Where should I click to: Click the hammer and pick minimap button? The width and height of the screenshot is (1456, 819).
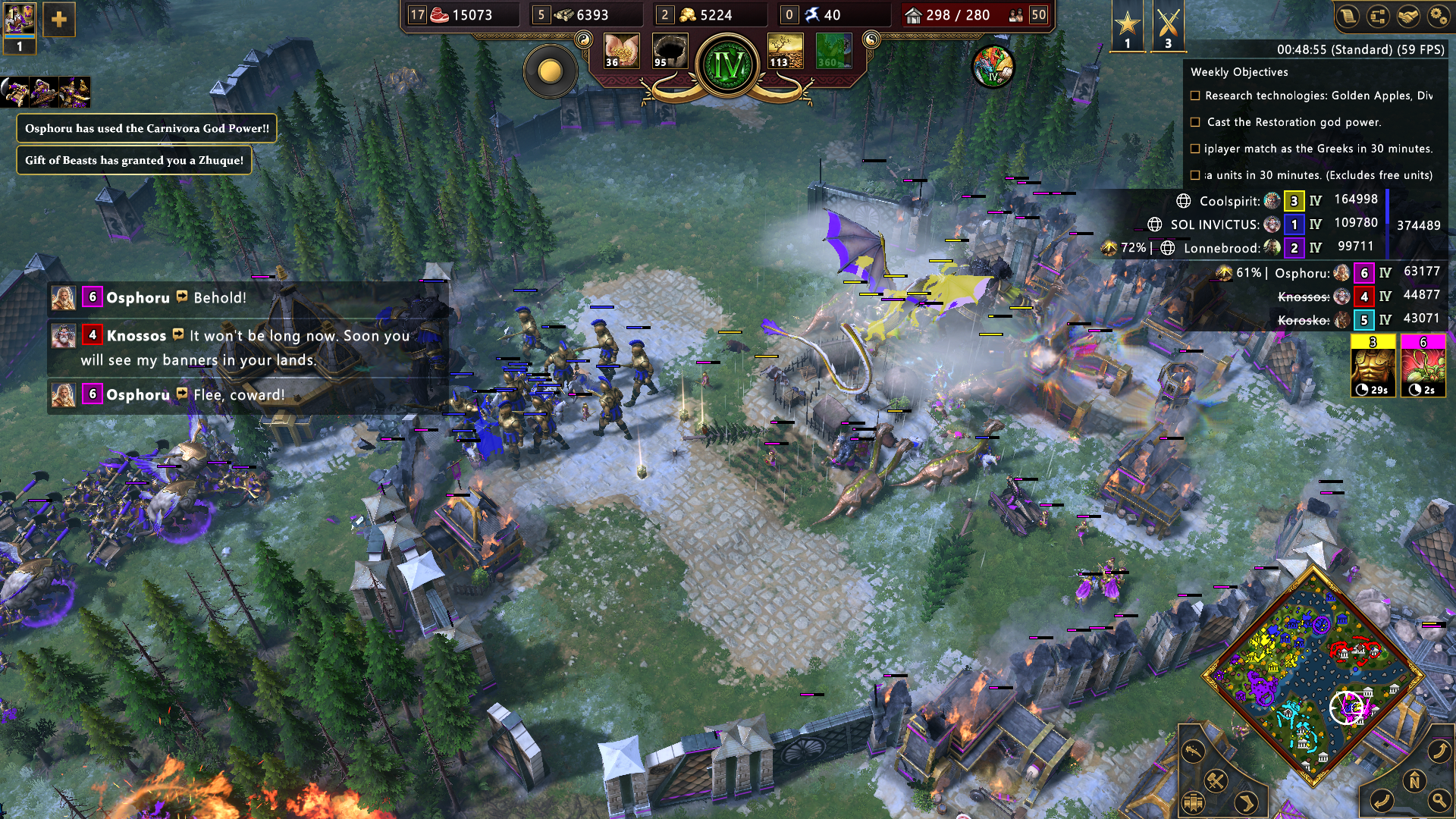pos(1216,780)
